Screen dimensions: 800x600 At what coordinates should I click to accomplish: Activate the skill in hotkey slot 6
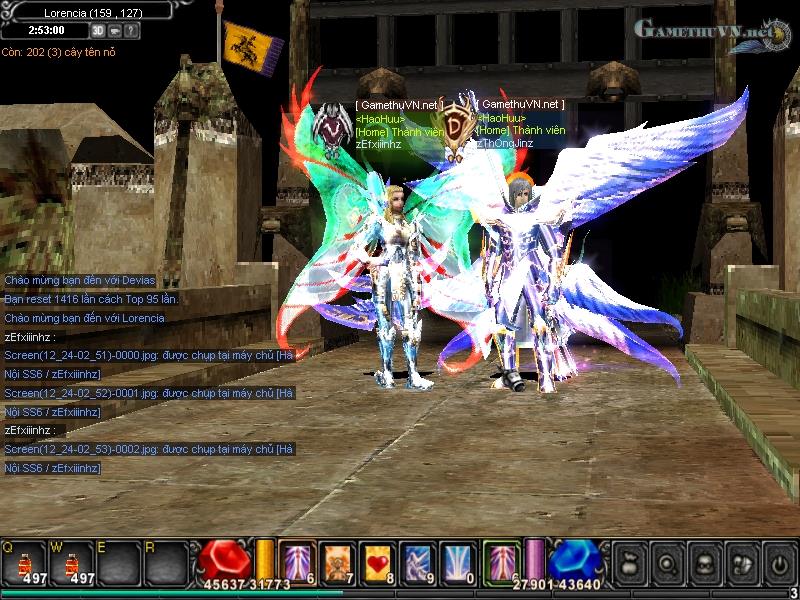pyautogui.click(x=297, y=560)
